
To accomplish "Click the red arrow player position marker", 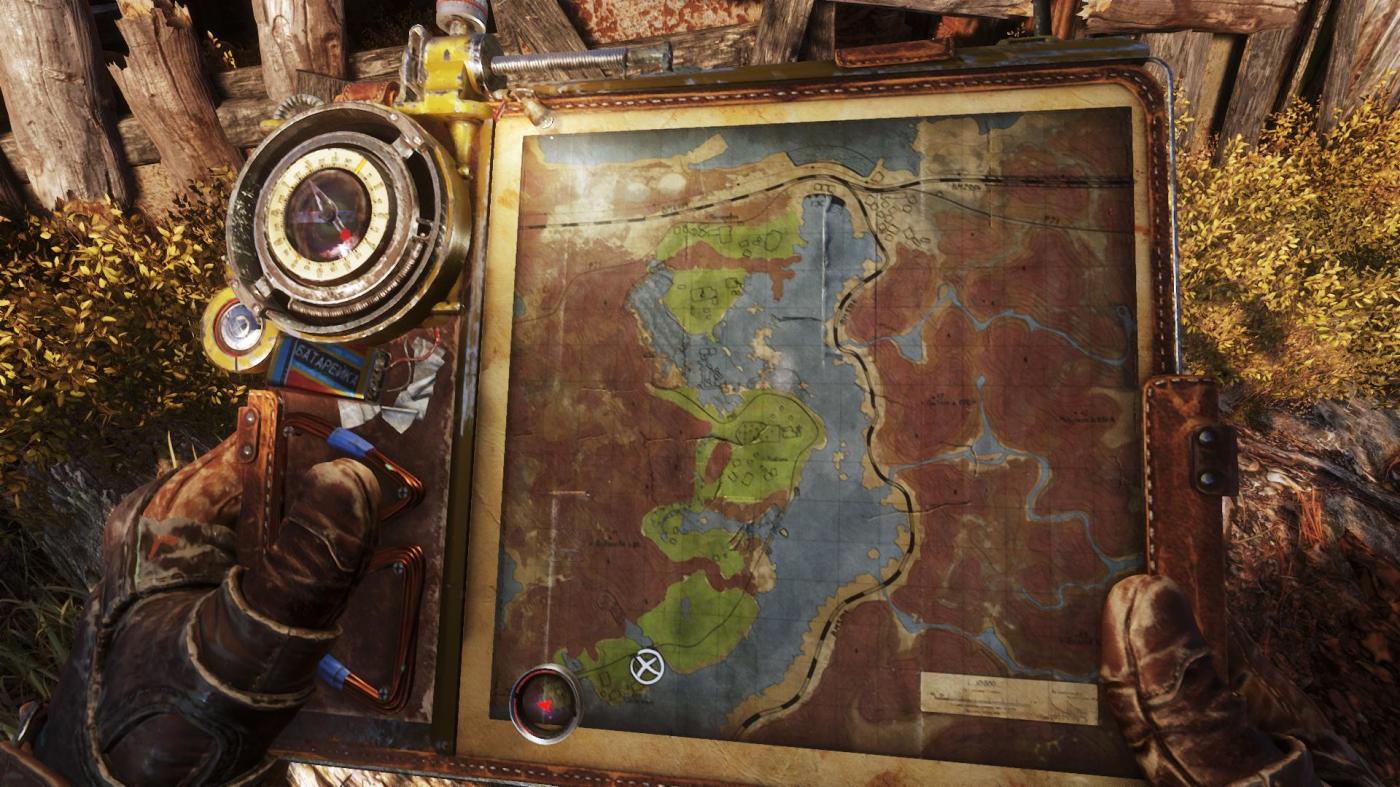I will click(x=545, y=705).
